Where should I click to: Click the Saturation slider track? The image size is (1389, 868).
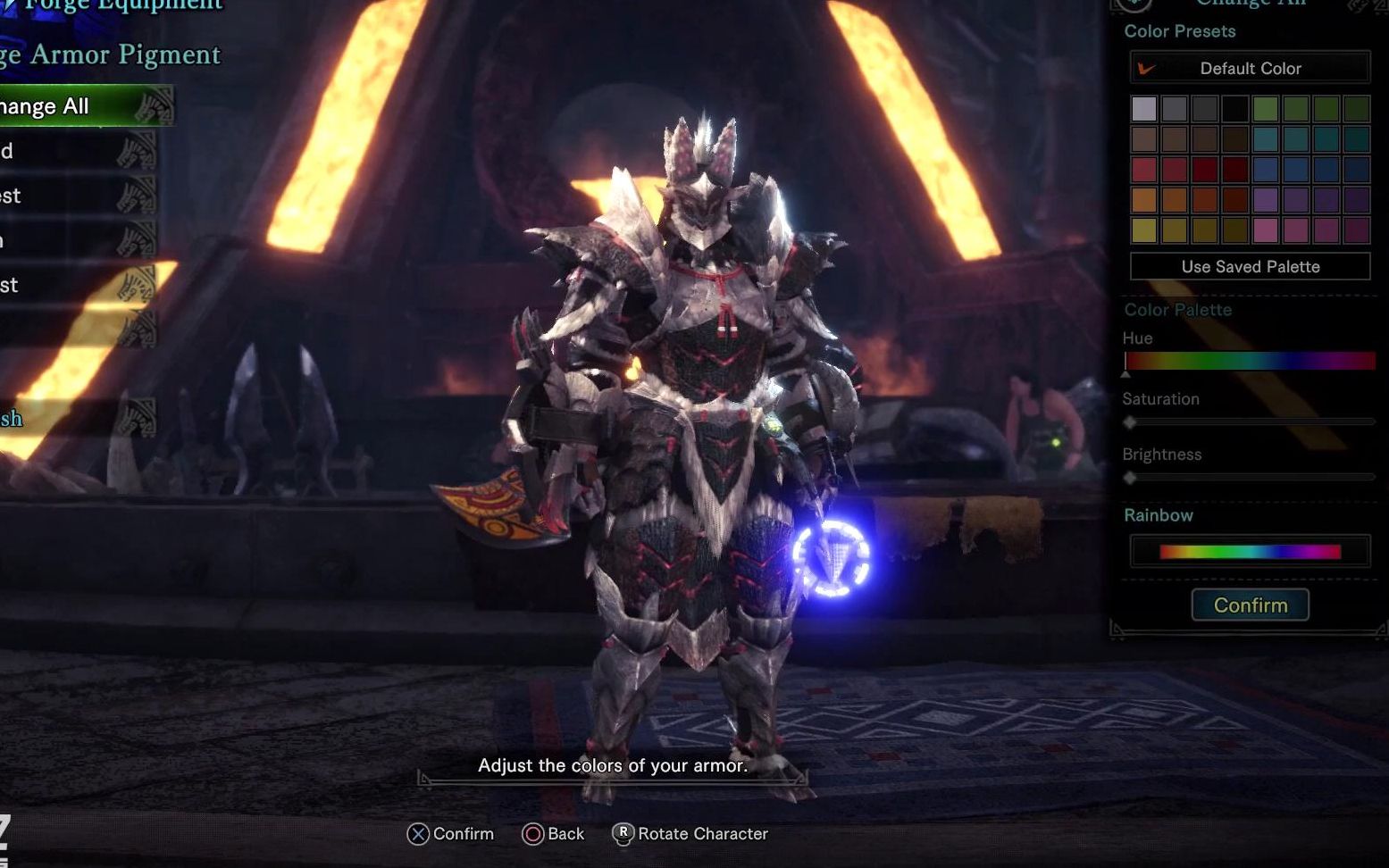pyautogui.click(x=1250, y=421)
